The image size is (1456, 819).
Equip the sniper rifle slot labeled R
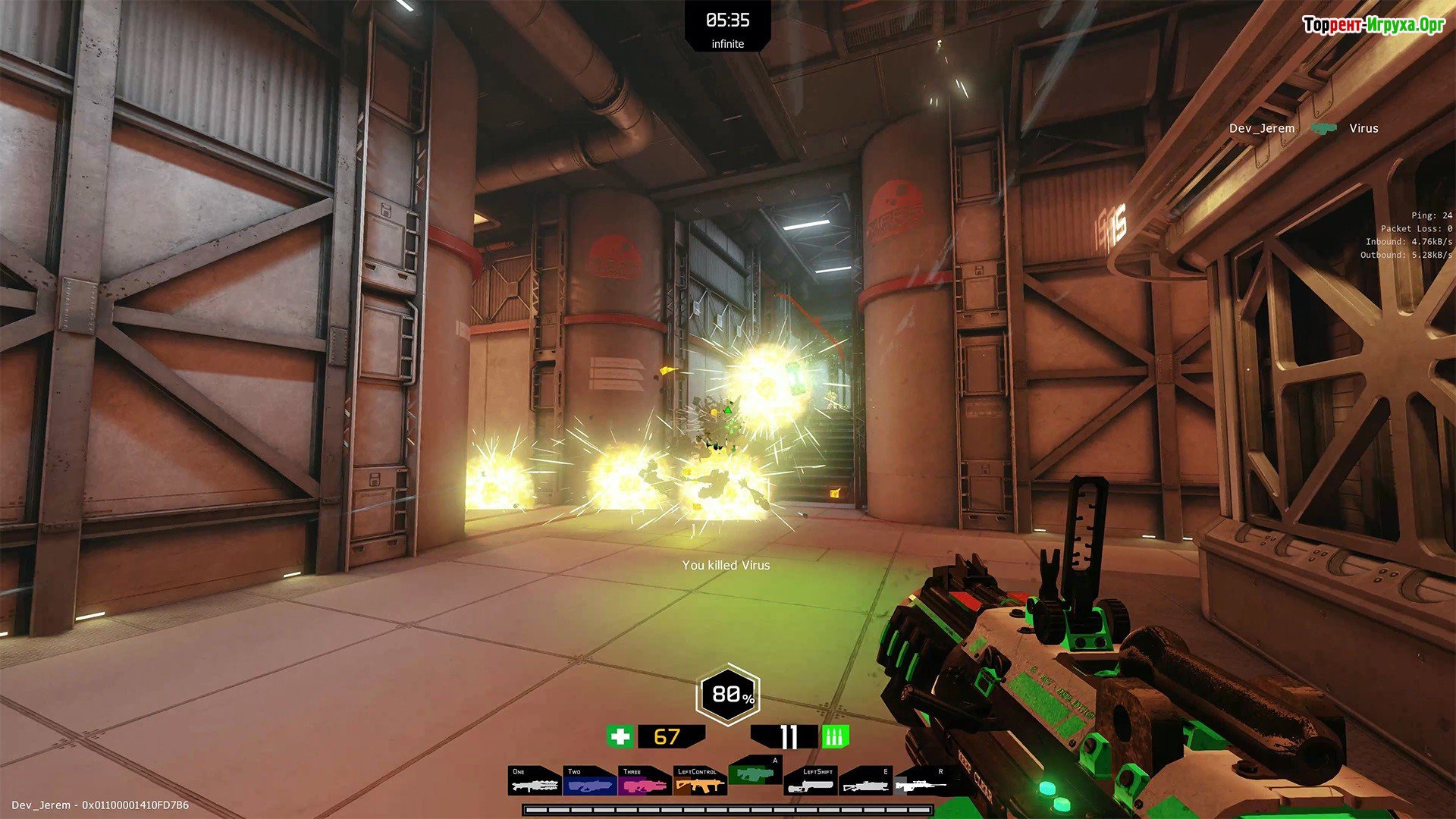pos(921,782)
